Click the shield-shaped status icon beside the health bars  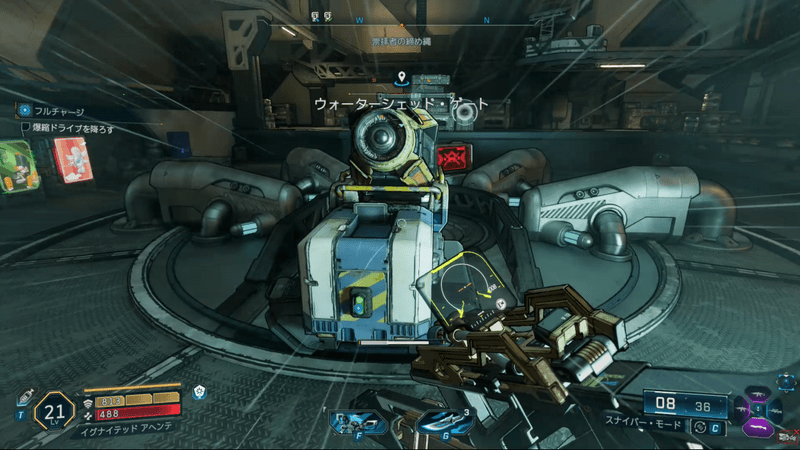[200, 393]
